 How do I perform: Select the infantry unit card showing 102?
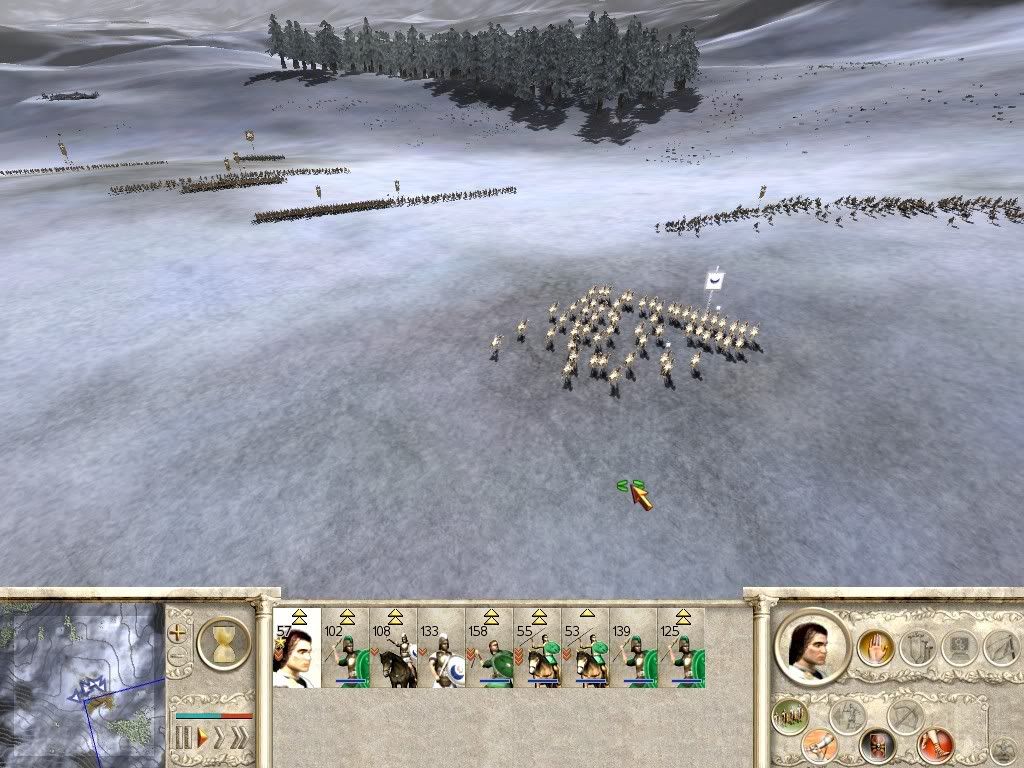point(345,648)
